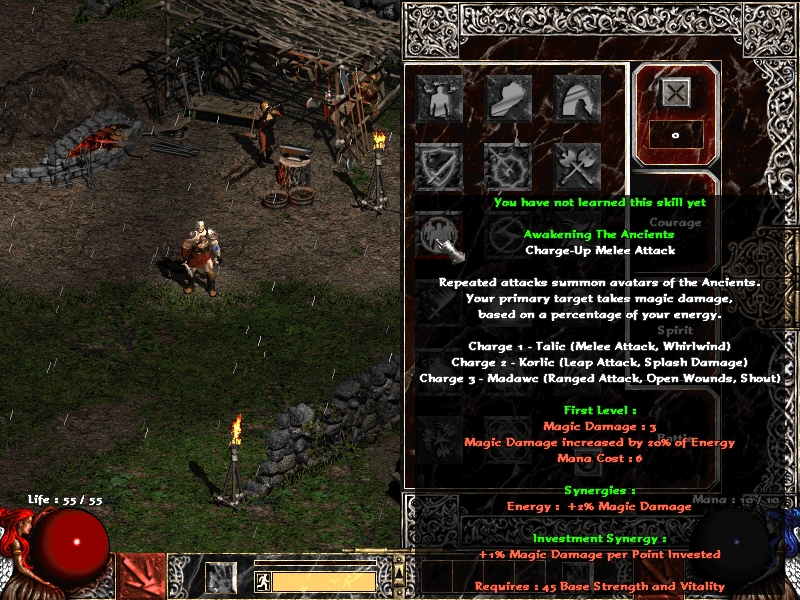Select the skill icon showing a helmet
This screenshot has height=600, width=800.
577,98
